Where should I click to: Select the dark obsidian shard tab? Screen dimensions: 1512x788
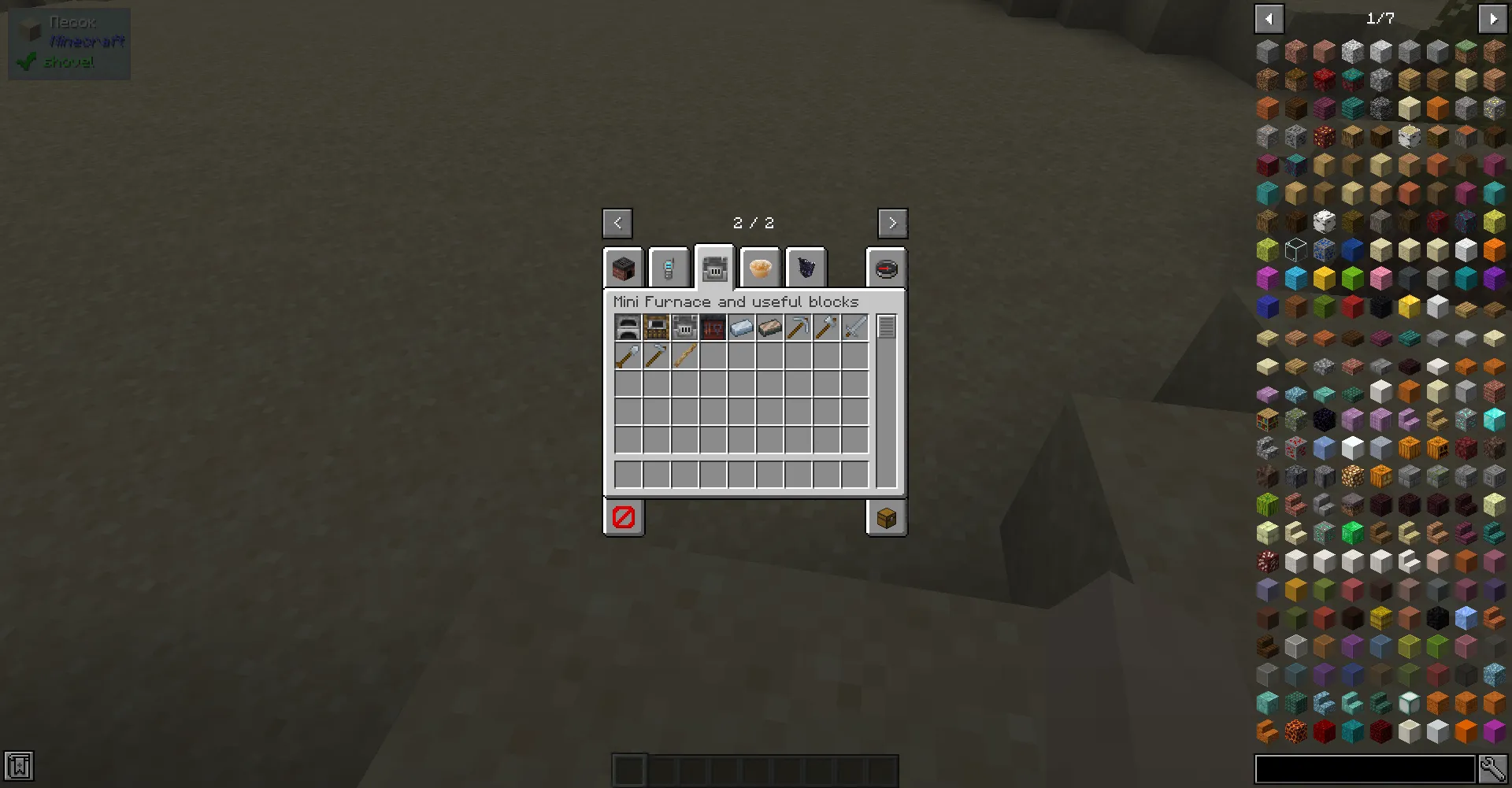point(806,268)
